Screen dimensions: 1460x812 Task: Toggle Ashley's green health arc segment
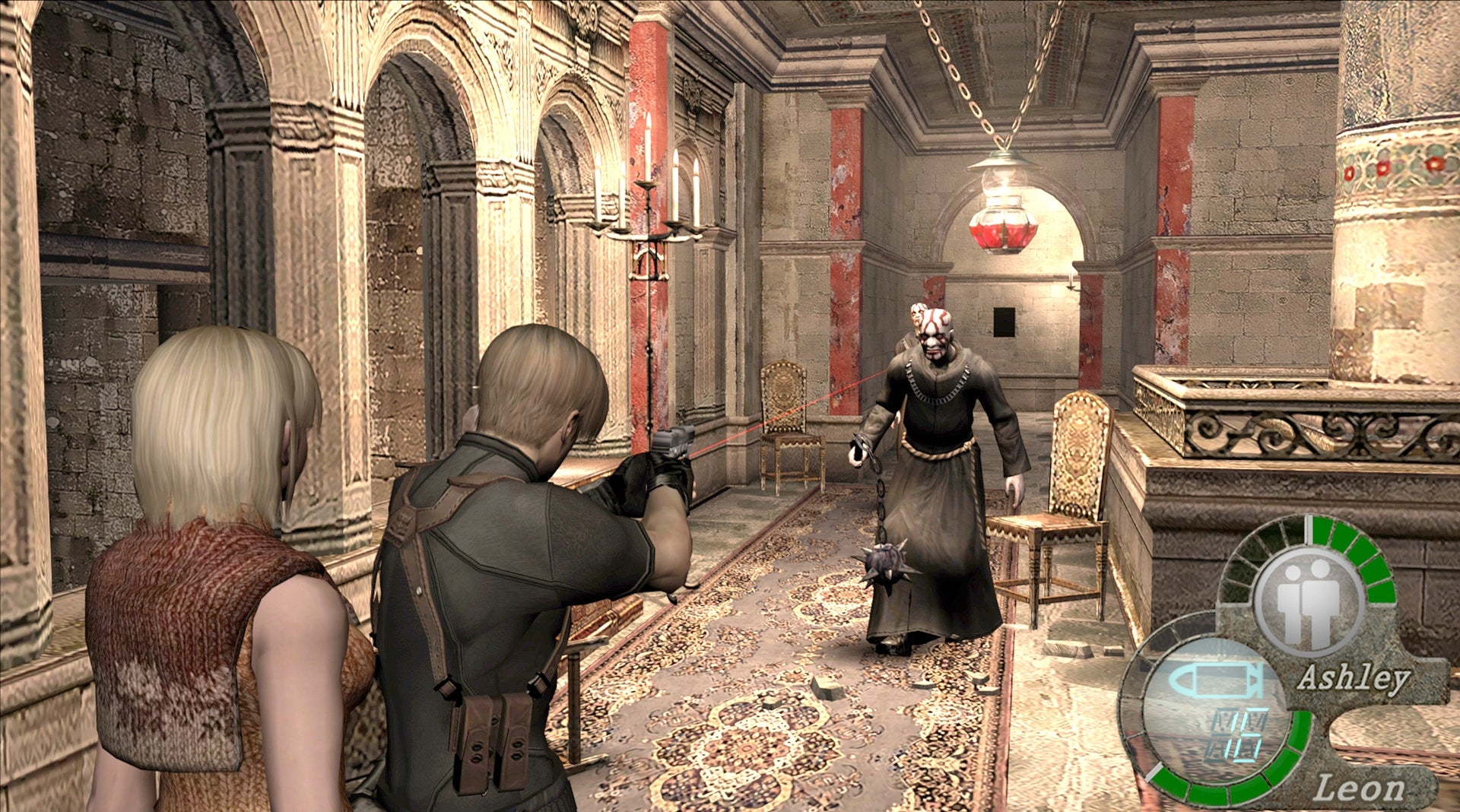coord(1367,566)
